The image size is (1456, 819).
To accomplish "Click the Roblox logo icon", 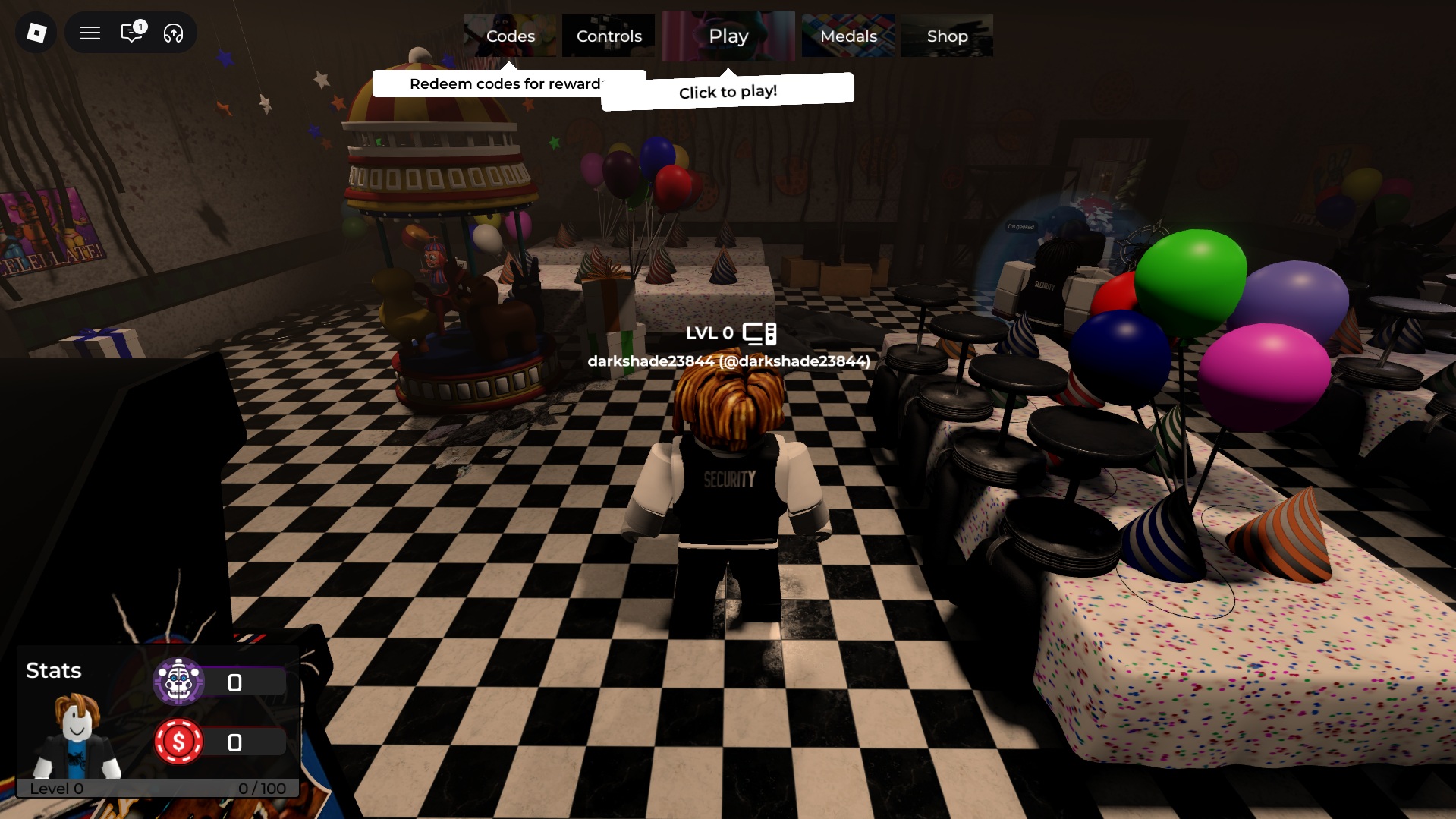I will [x=35, y=33].
